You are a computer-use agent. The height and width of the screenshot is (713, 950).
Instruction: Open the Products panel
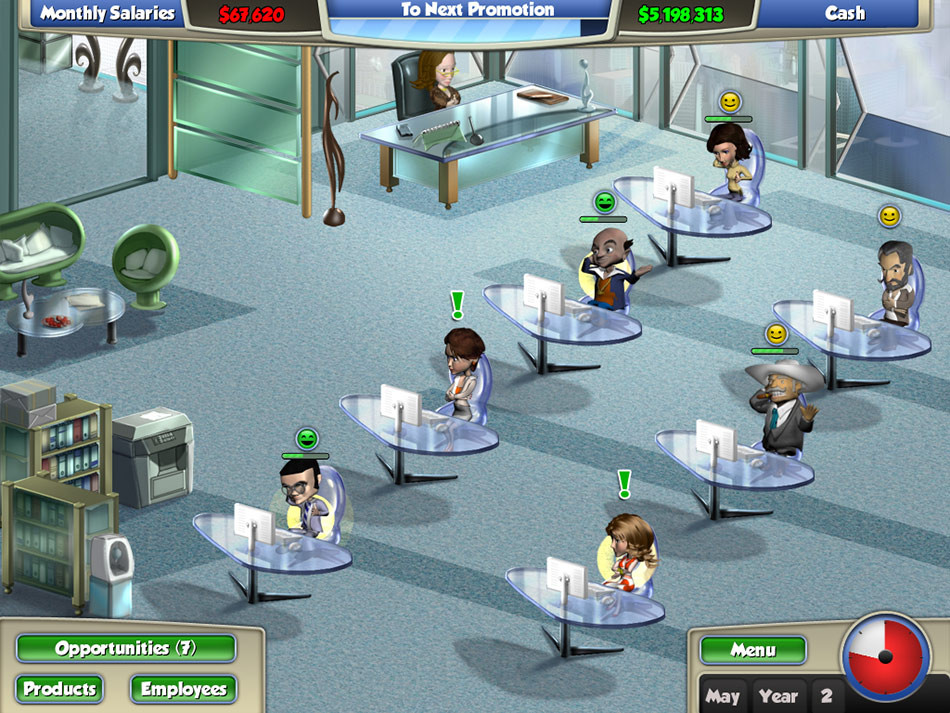pyautogui.click(x=60, y=689)
